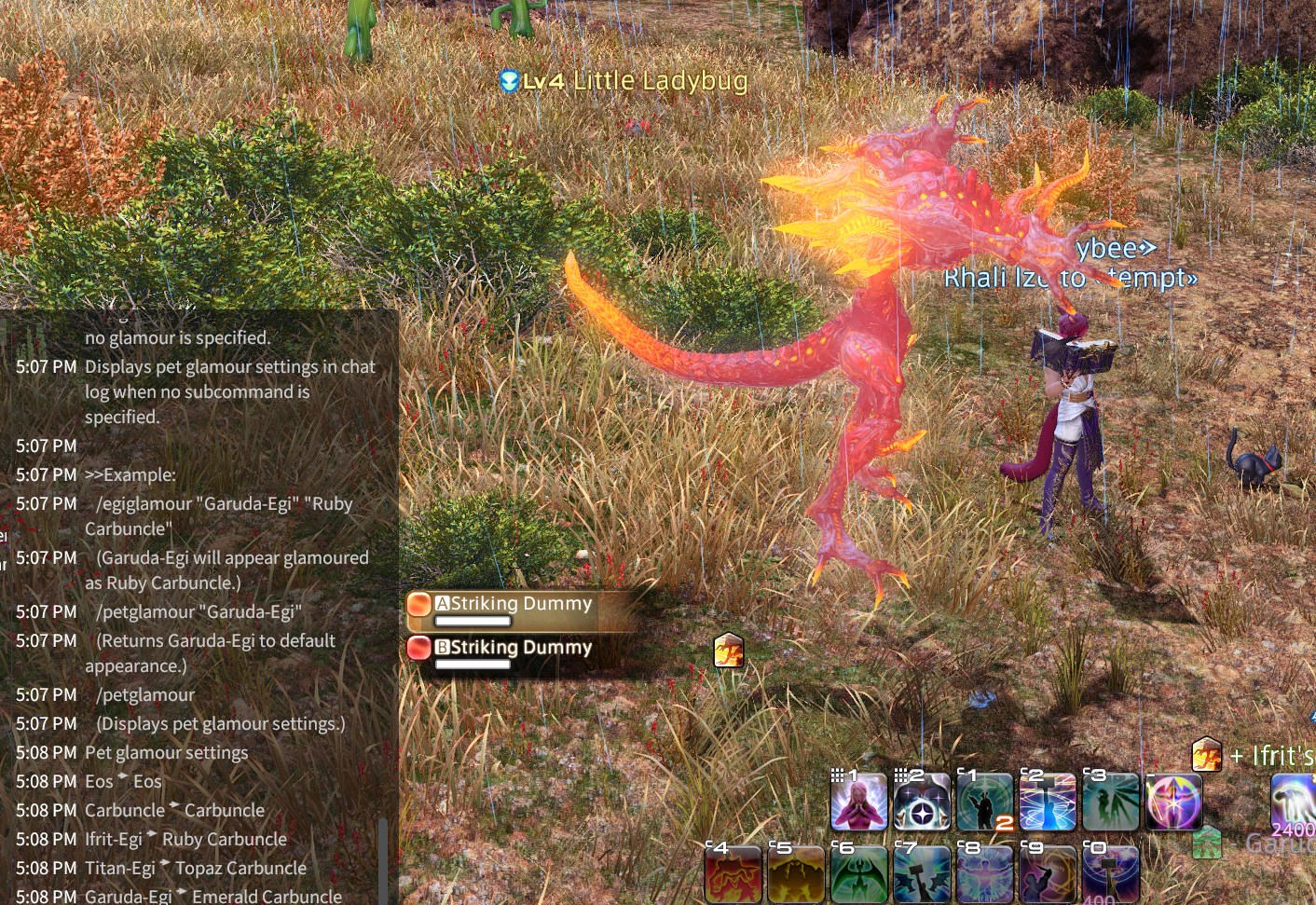
Task: Click the ability showing 2400 on the right edge
Action: point(1294,802)
